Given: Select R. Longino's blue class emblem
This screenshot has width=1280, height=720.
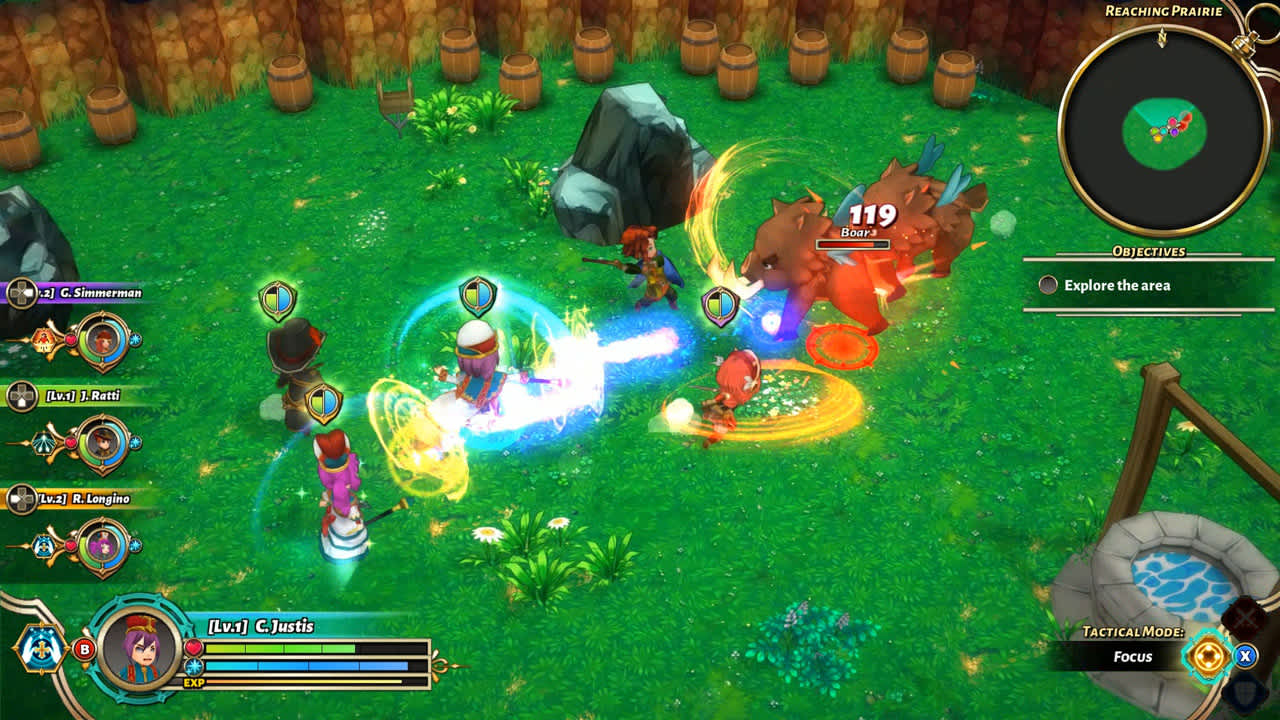Looking at the screenshot, I should pyautogui.click(x=44, y=544).
